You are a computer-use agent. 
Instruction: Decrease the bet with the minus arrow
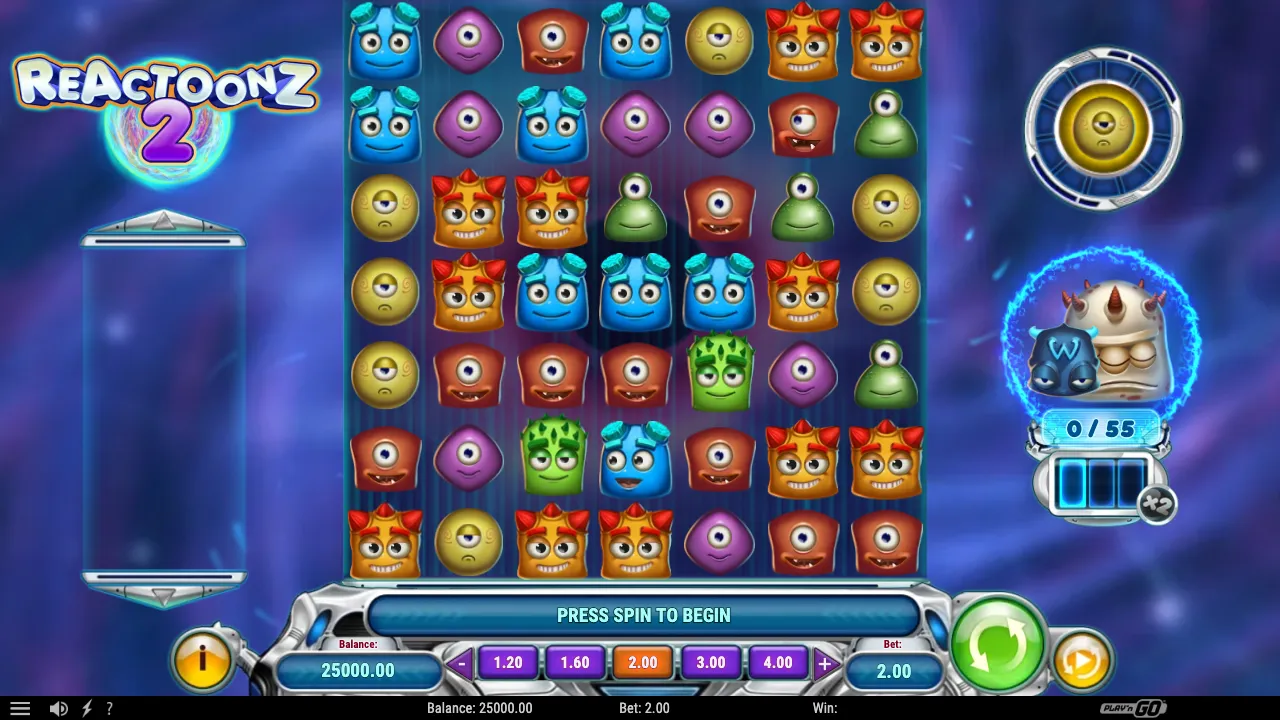(x=461, y=663)
